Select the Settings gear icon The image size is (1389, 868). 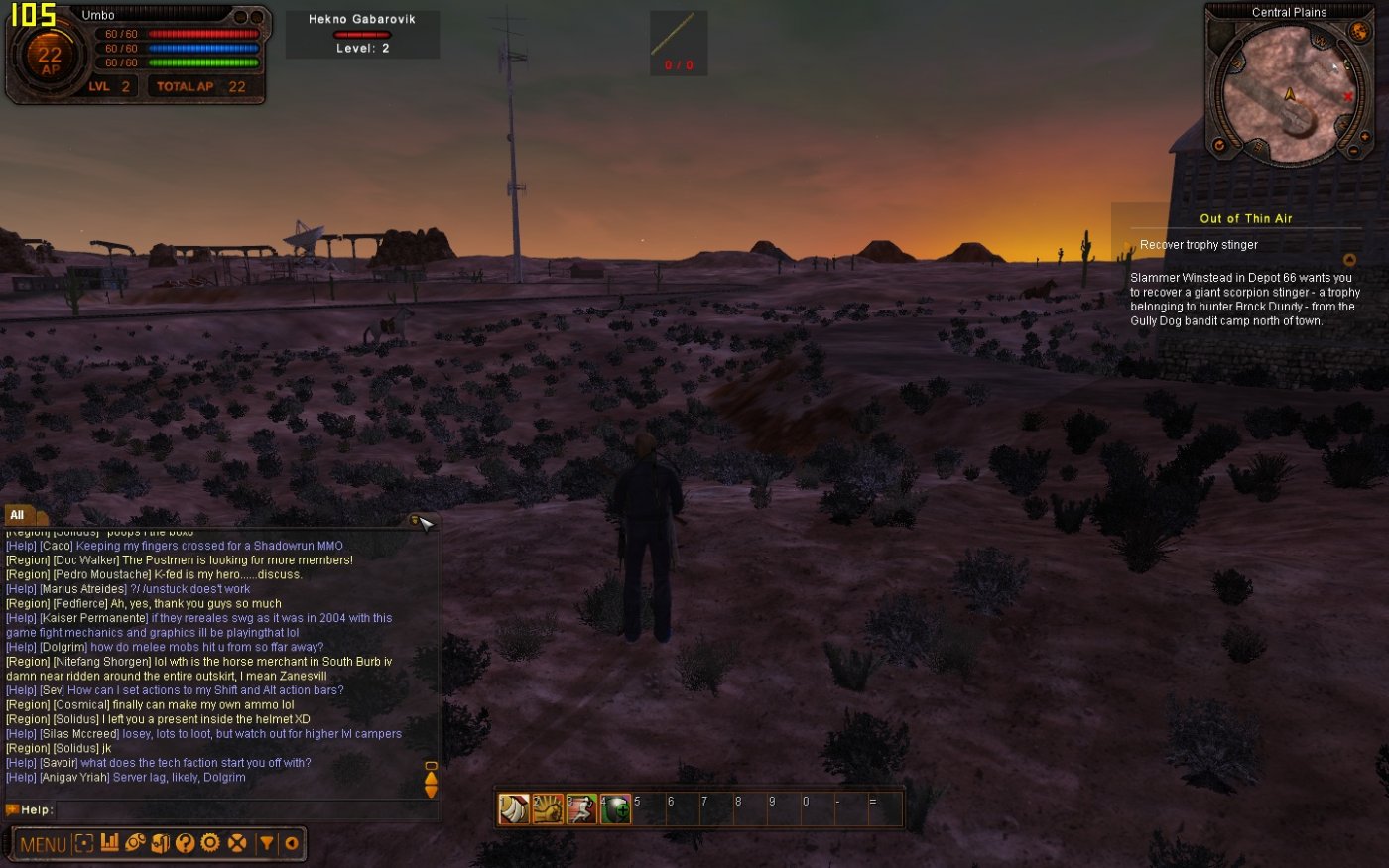(x=211, y=844)
